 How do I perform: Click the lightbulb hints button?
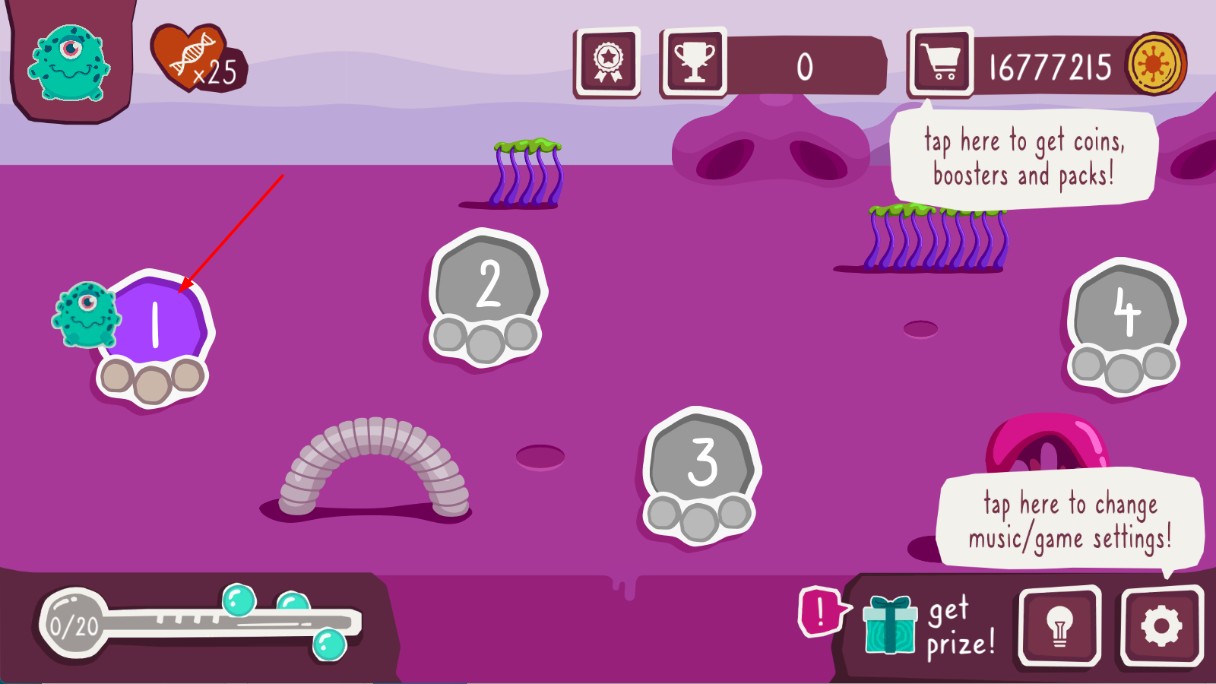click(1059, 627)
